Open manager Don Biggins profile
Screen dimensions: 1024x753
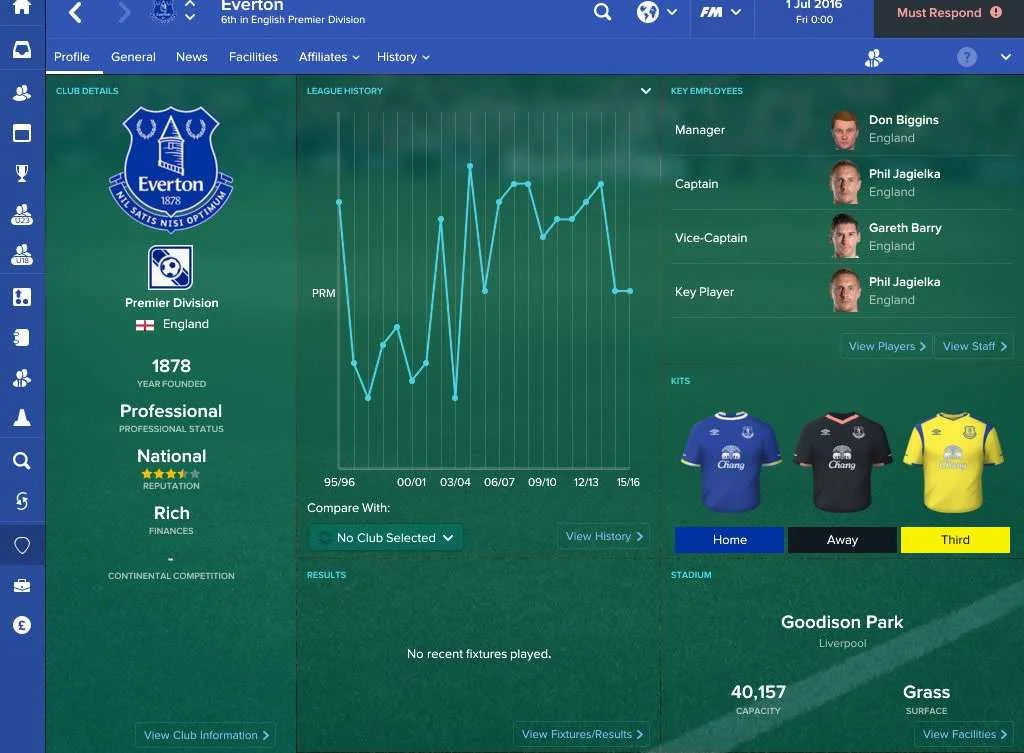coord(903,121)
